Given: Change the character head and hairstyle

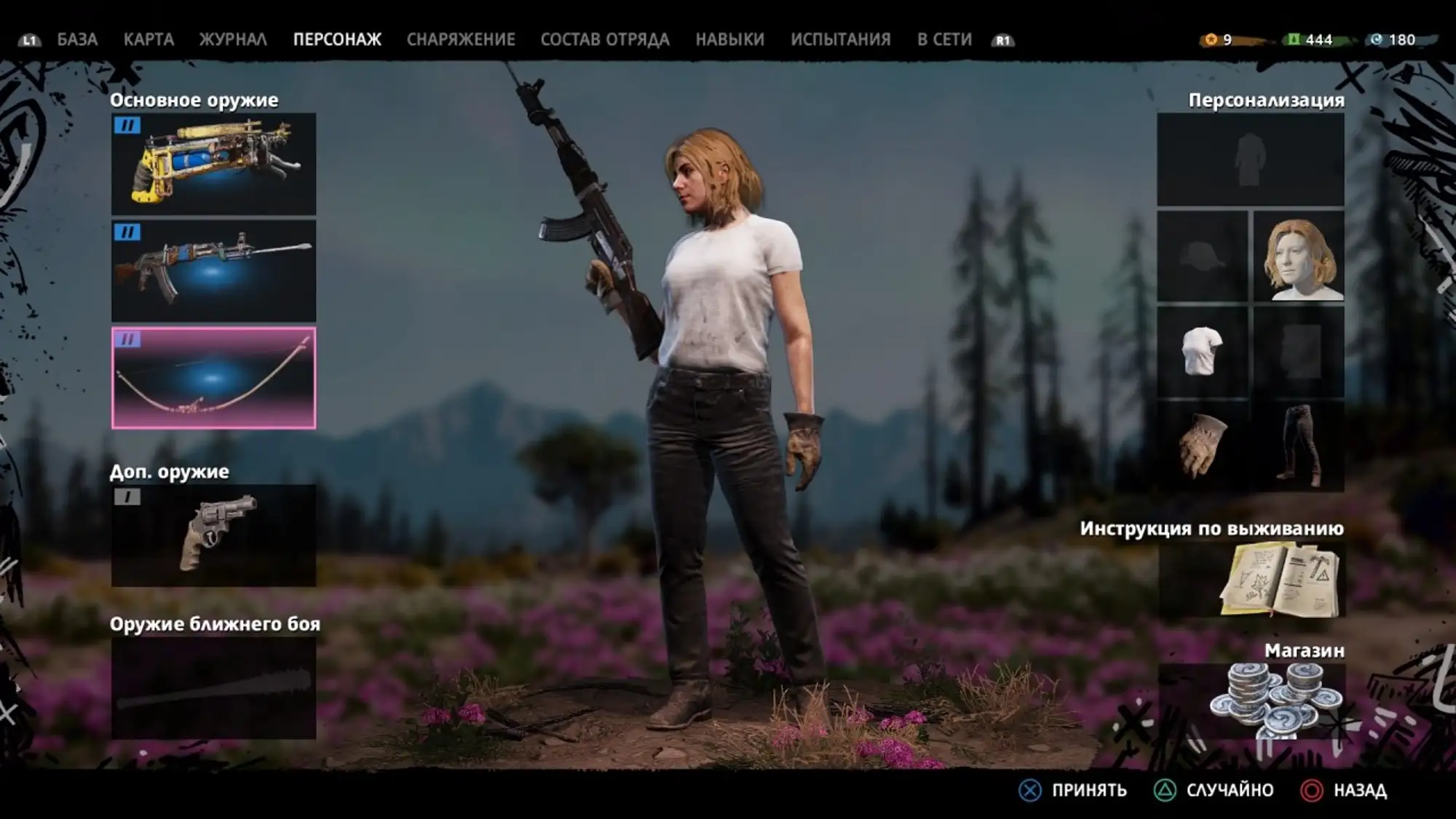Looking at the screenshot, I should coord(1298,256).
